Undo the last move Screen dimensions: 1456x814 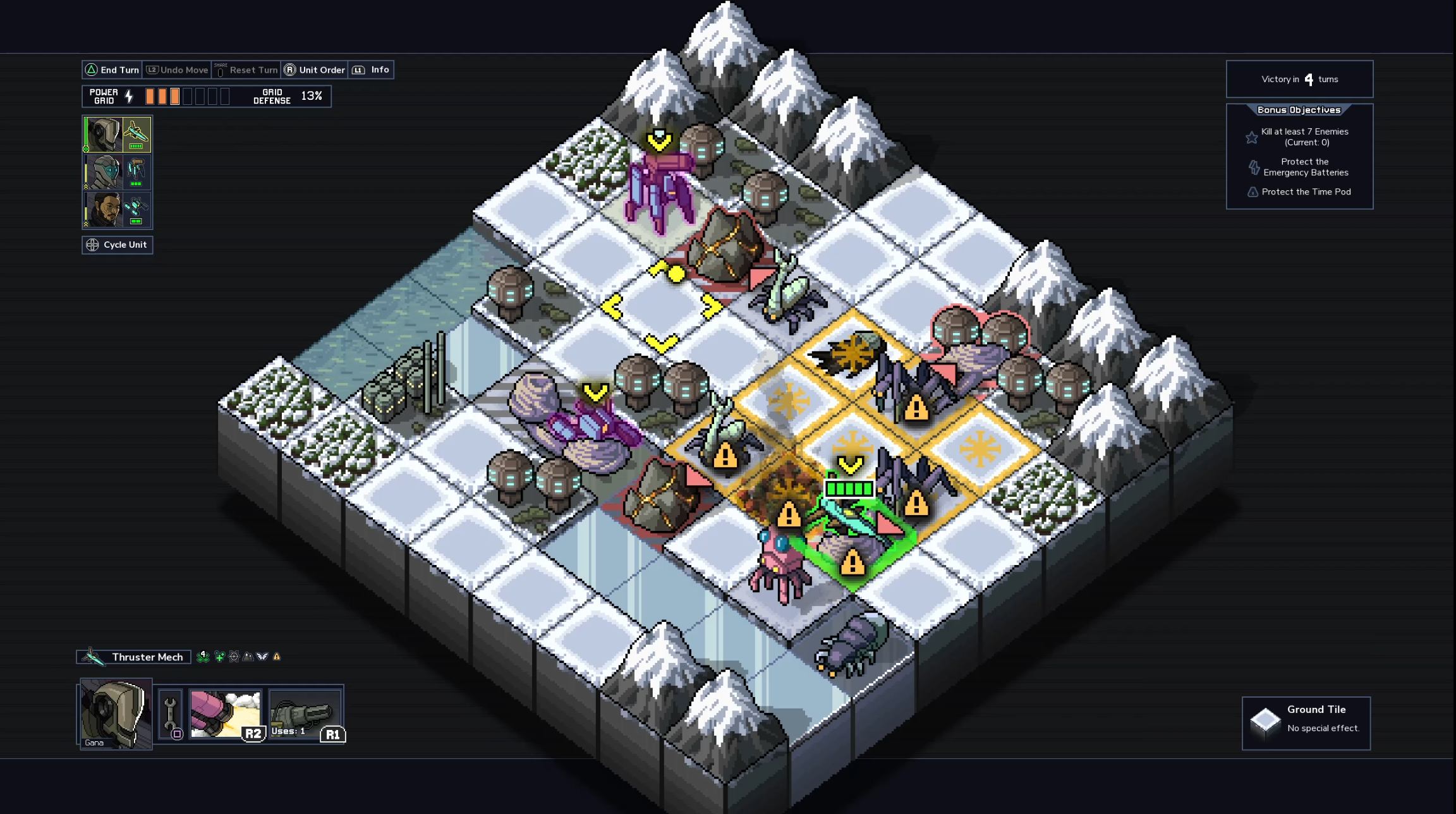pyautogui.click(x=178, y=70)
